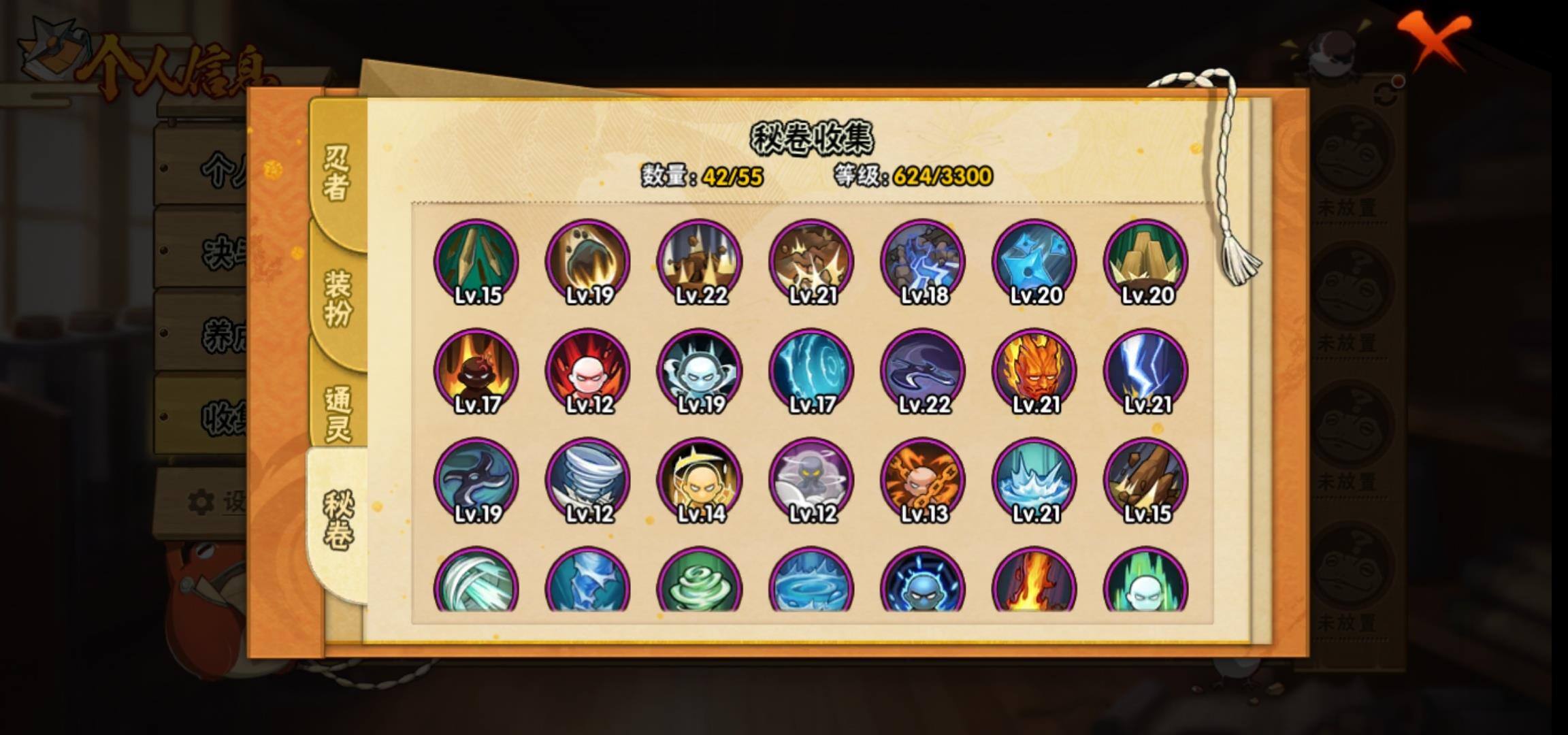Select the blue ice shards Lv.20 scroll
This screenshot has width=1568, height=735.
(x=1034, y=261)
